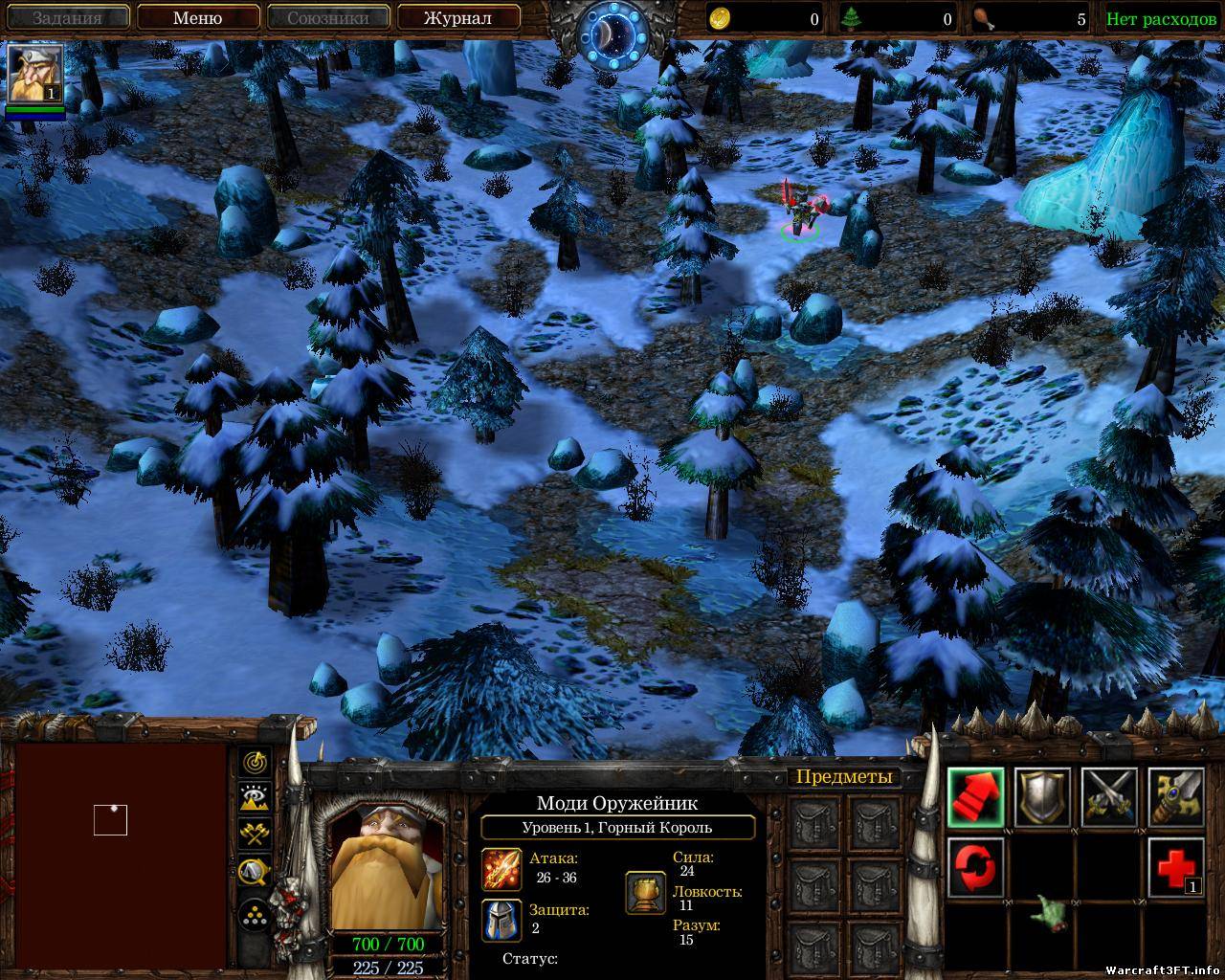The width and height of the screenshot is (1225, 980).
Task: Select the Hold Position crossed swords
Action: 1109,796
